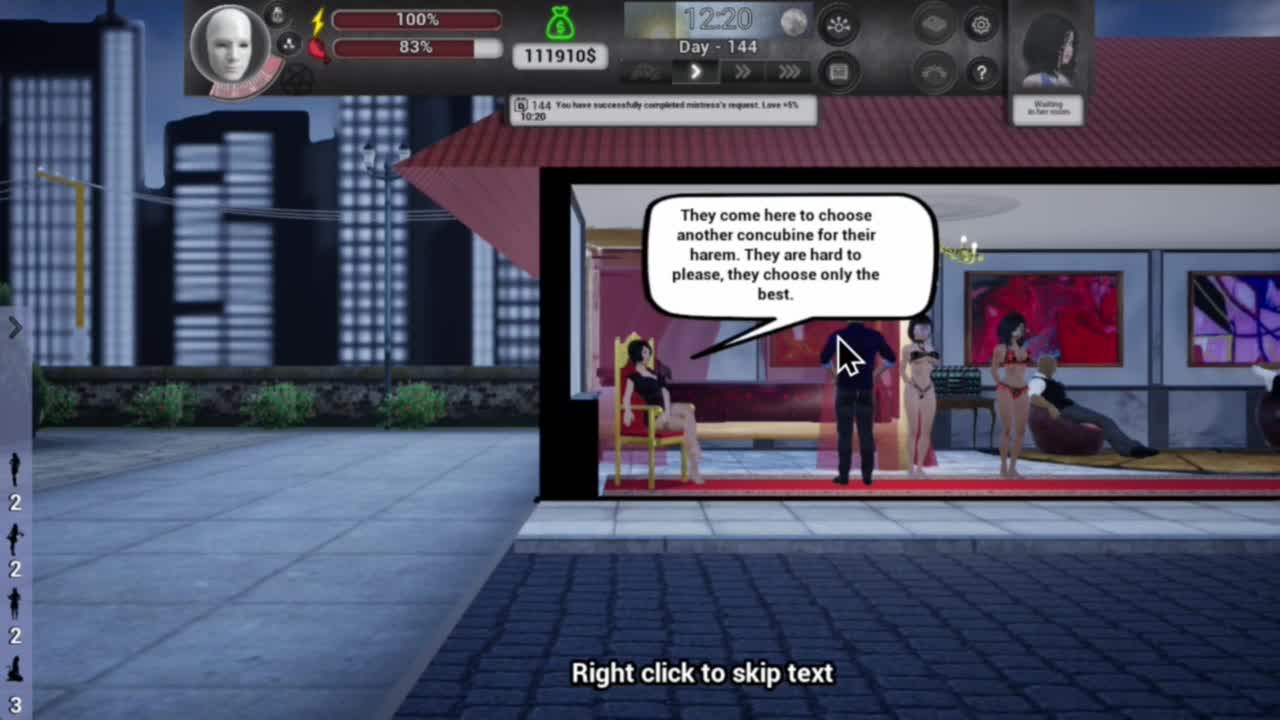Select the kneeling figure silhouette icon

tap(15, 670)
